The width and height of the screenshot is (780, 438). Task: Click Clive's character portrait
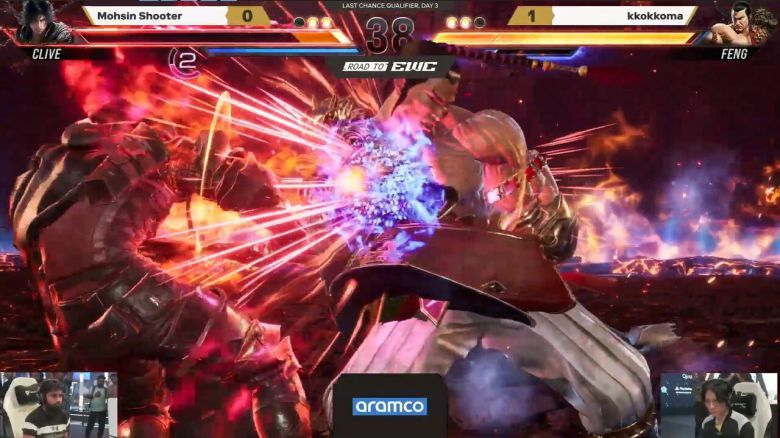[37, 22]
